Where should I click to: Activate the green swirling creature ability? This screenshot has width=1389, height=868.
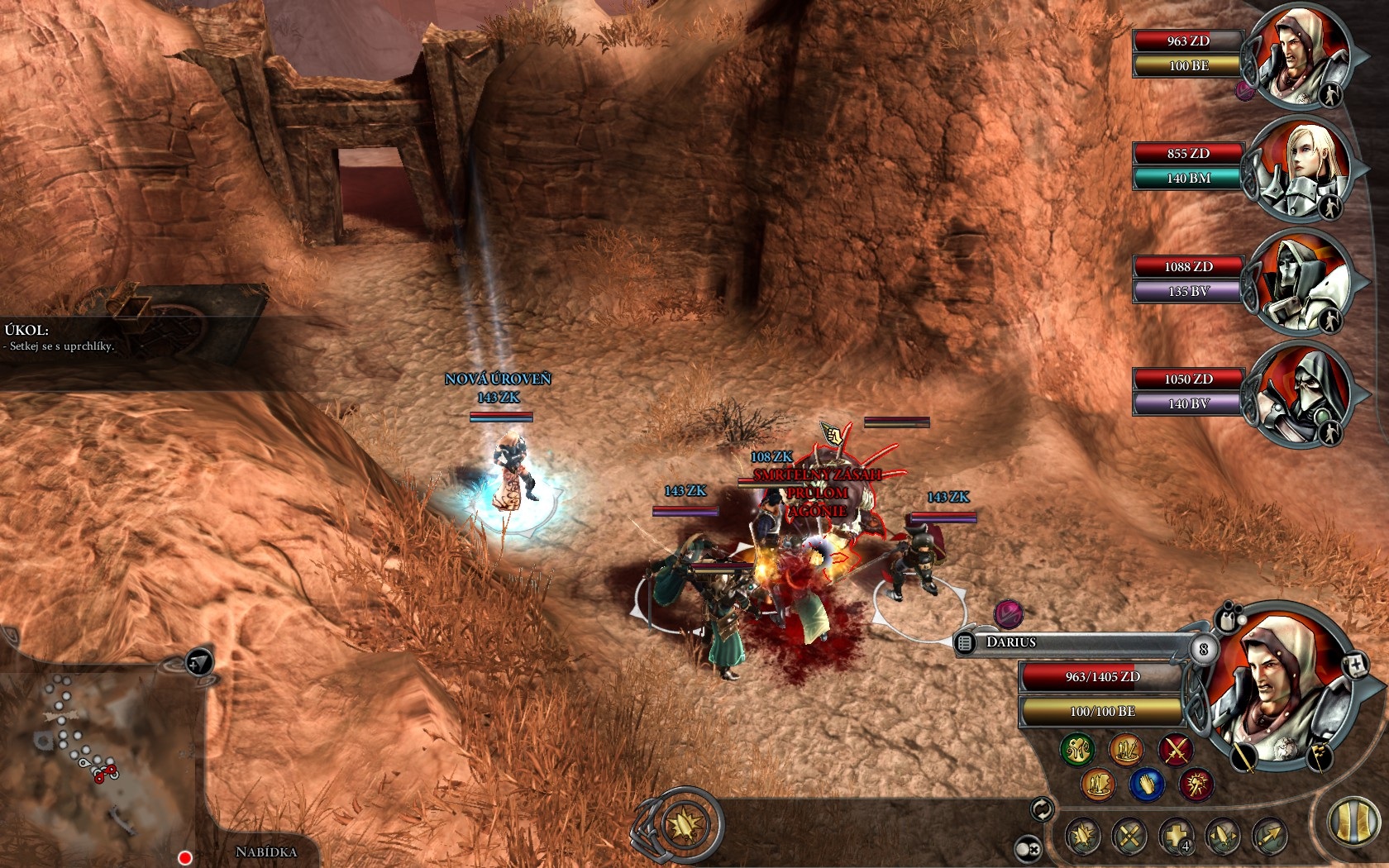pos(1077,750)
